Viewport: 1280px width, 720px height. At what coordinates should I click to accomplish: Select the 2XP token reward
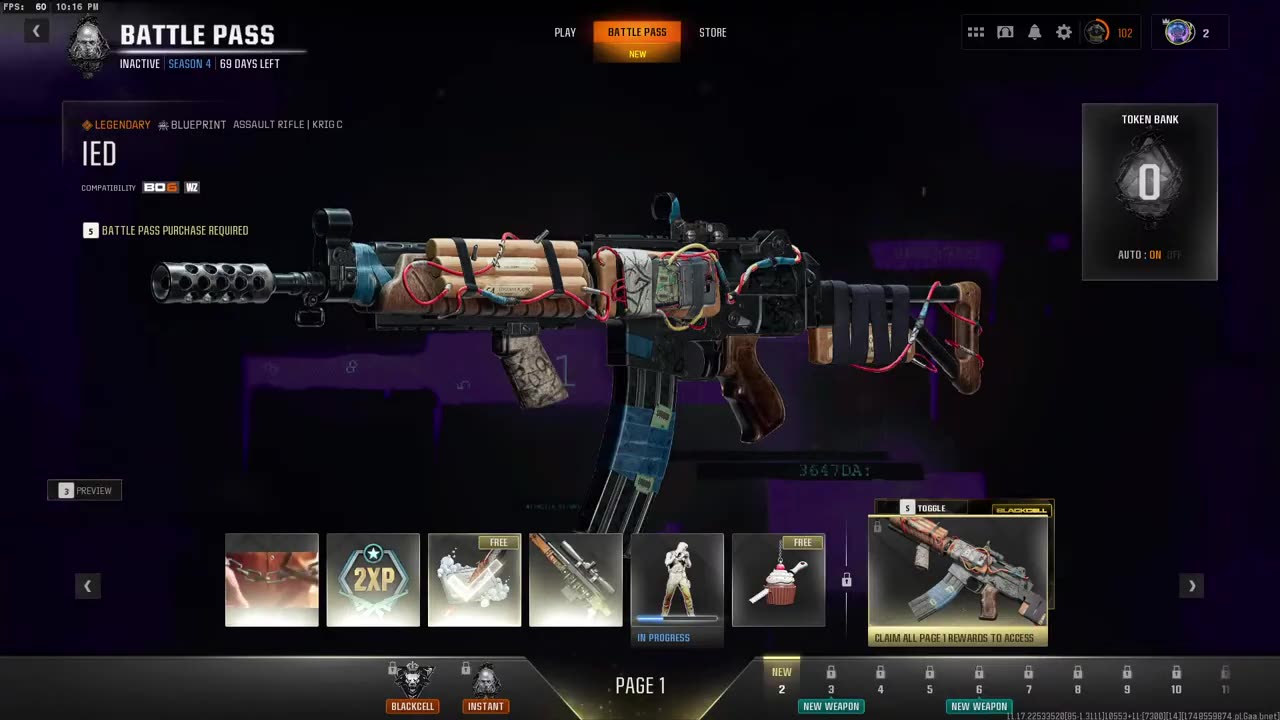373,580
